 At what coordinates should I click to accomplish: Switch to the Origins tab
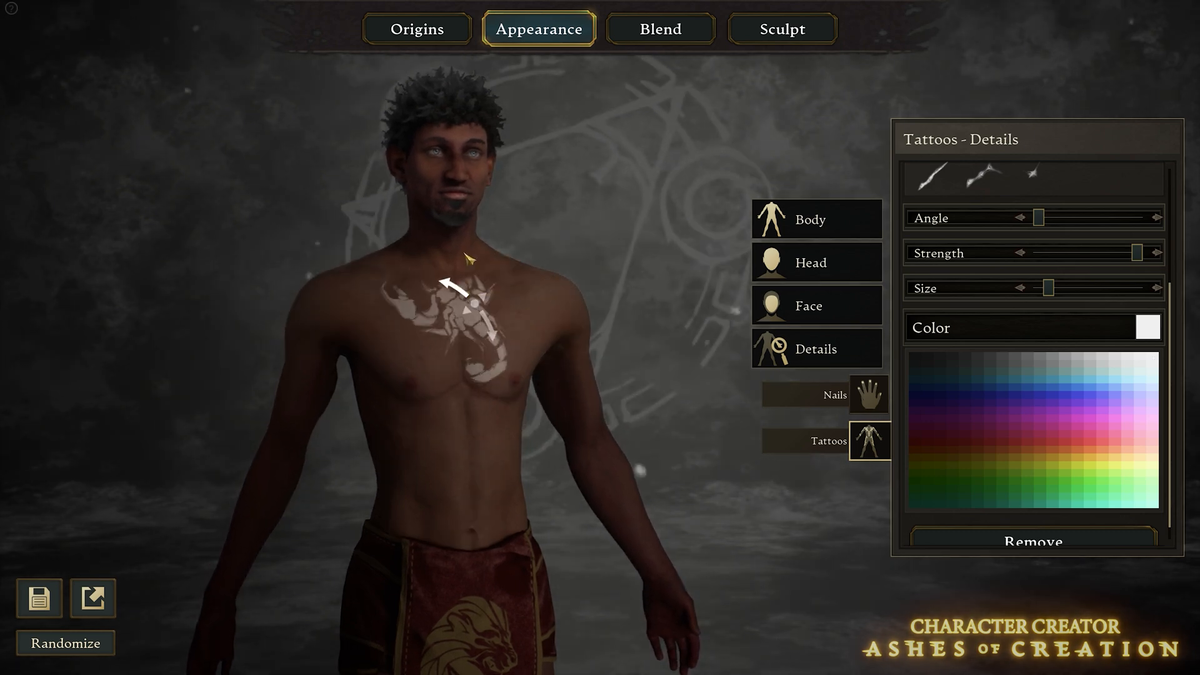(x=417, y=29)
